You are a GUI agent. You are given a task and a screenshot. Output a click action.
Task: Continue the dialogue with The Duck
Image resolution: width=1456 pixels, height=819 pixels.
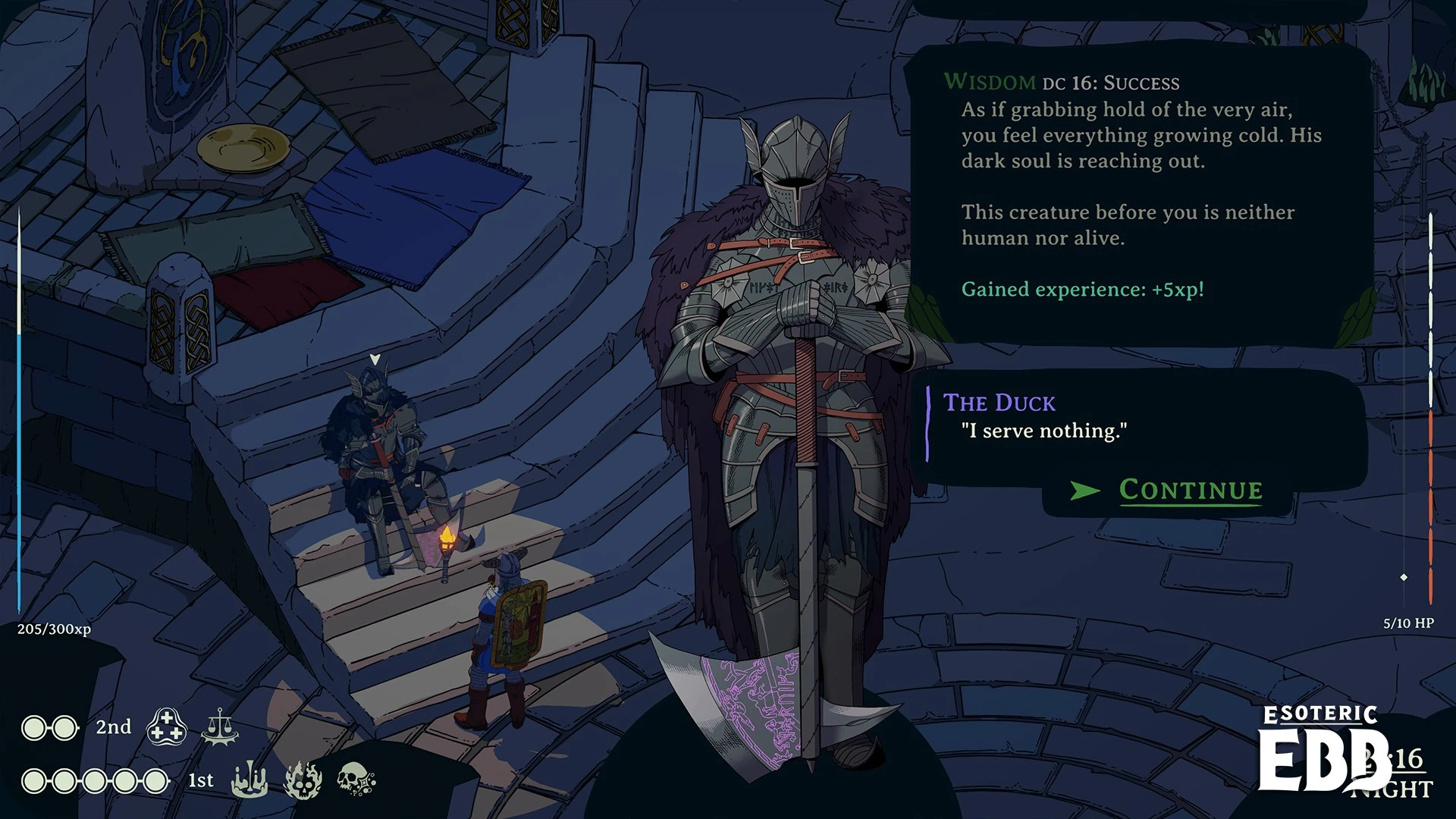pos(1190,490)
